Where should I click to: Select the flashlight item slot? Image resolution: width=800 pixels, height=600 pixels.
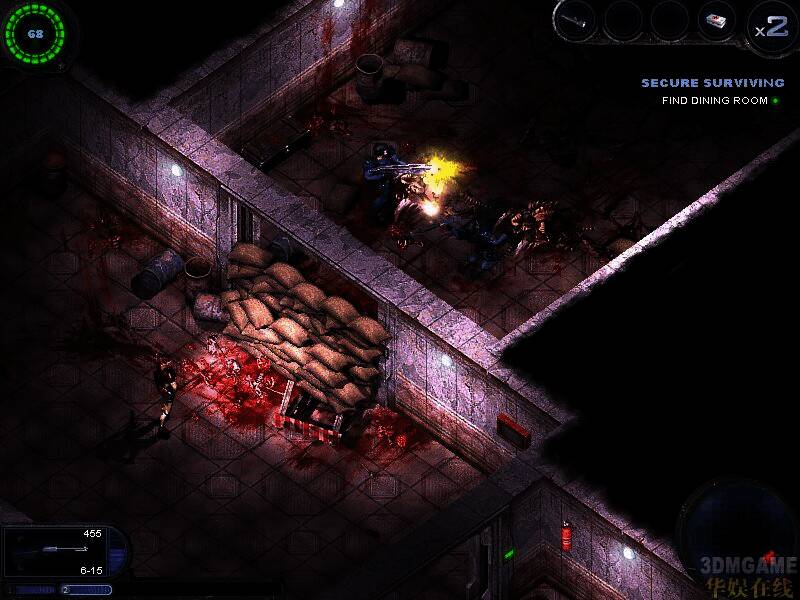[x=578, y=20]
